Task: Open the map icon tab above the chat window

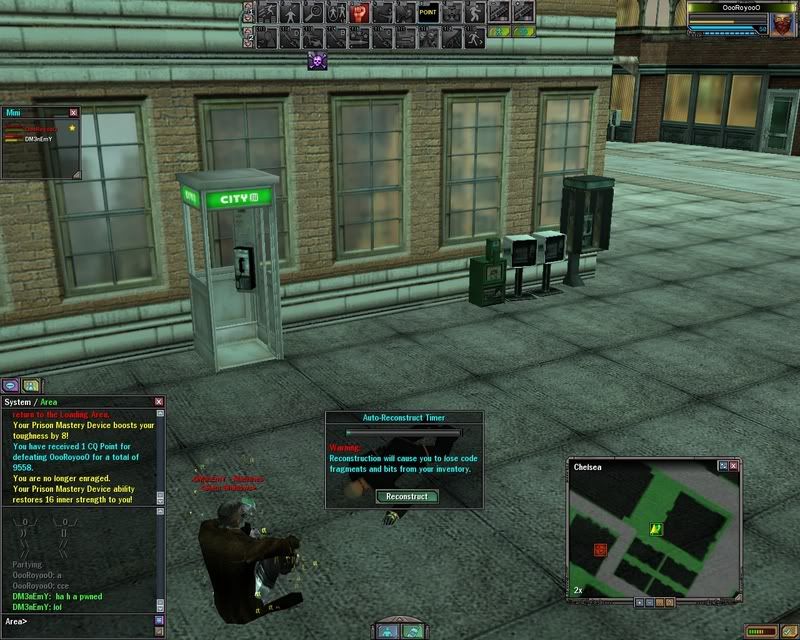Action: [x=31, y=385]
